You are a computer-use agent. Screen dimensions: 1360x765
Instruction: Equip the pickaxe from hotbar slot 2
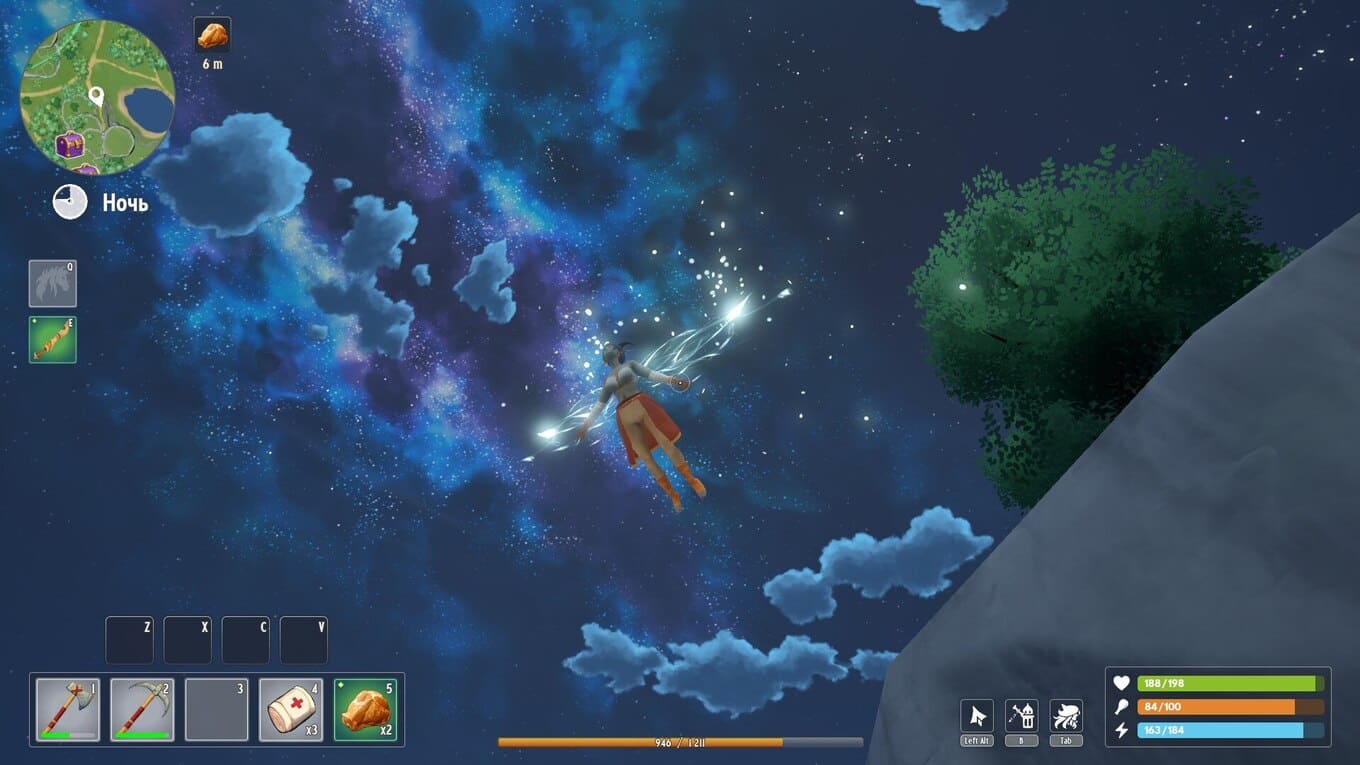coord(142,709)
